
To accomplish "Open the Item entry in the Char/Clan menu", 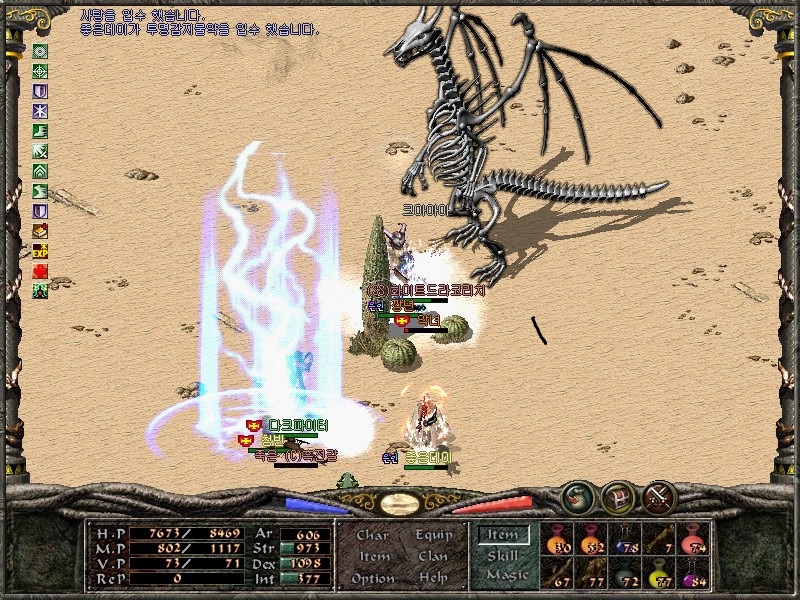I will tap(372, 556).
